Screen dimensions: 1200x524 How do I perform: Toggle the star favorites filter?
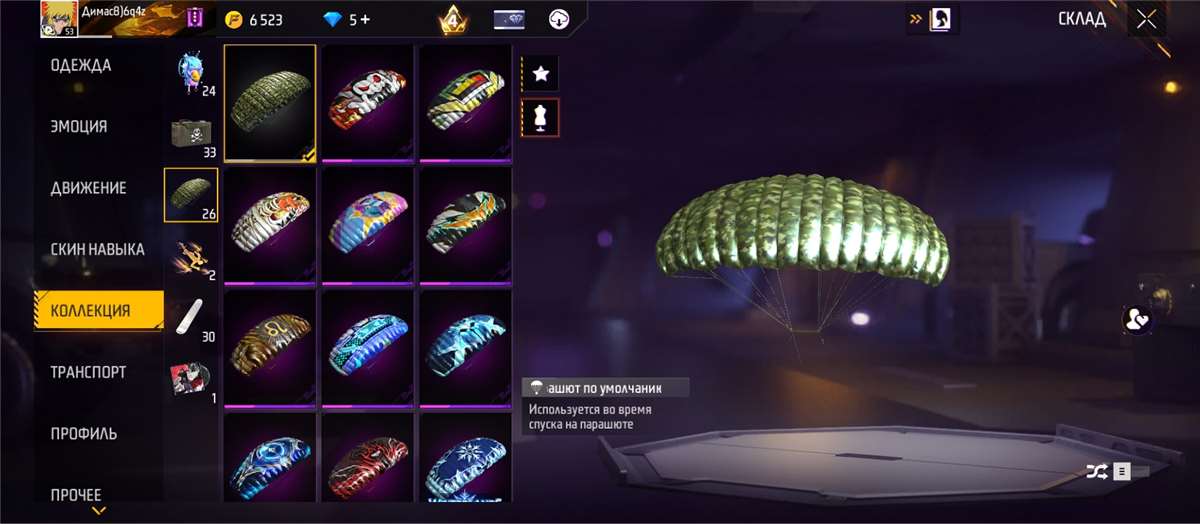click(541, 73)
